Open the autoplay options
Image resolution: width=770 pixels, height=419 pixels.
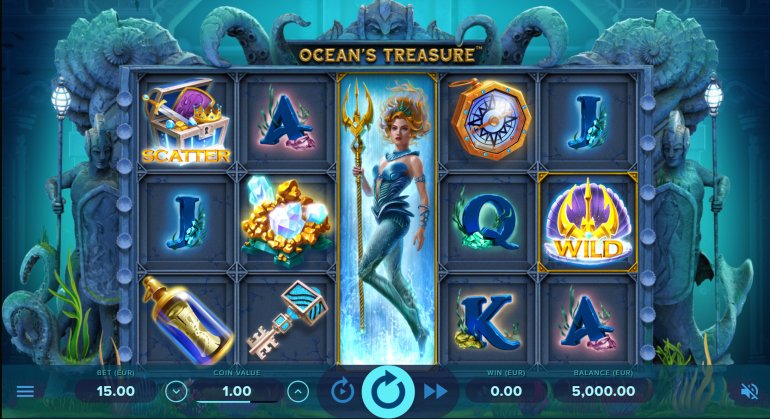(x=342, y=391)
